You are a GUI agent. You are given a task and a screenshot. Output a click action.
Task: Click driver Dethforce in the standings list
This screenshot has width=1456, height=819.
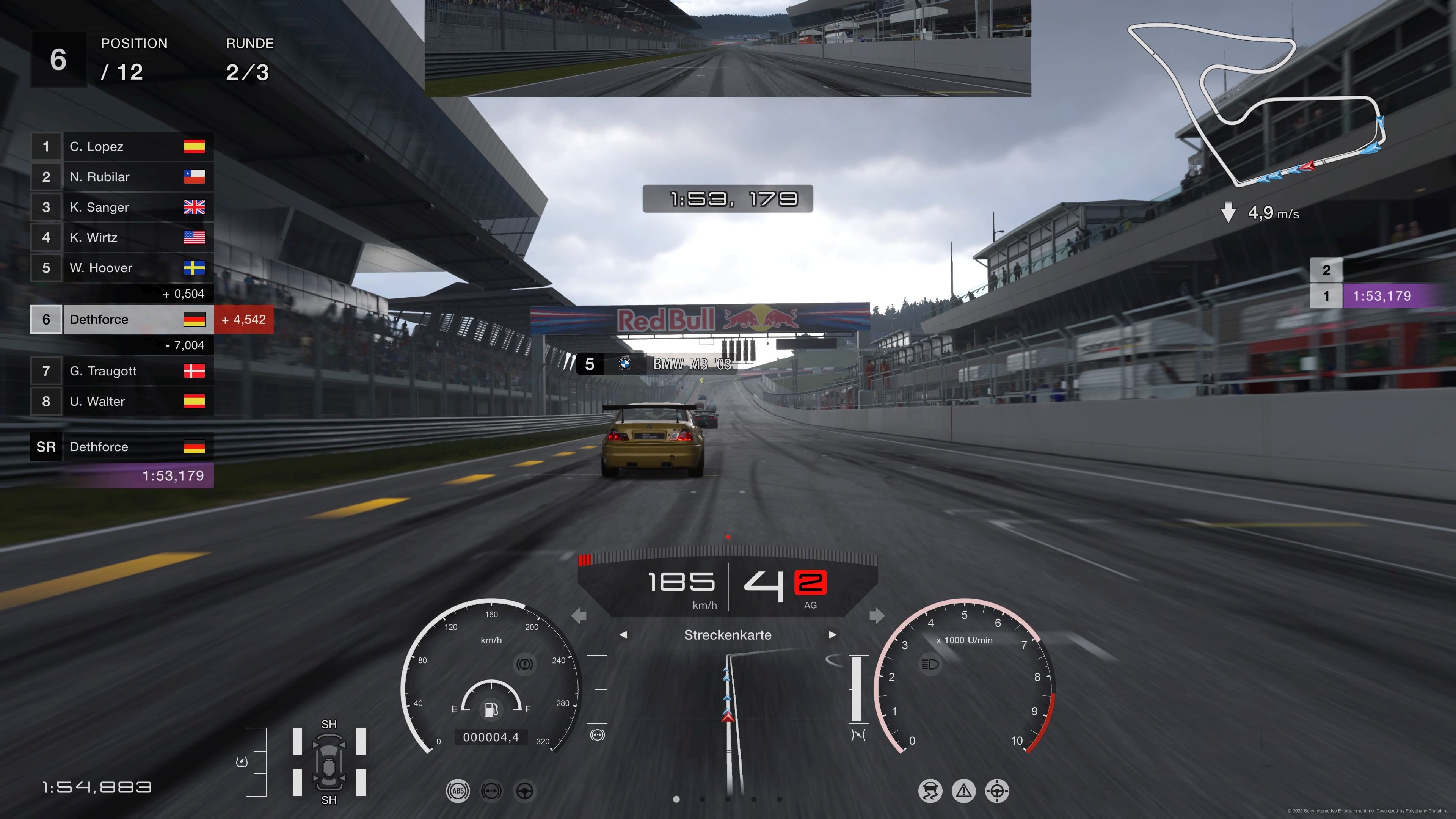(99, 319)
